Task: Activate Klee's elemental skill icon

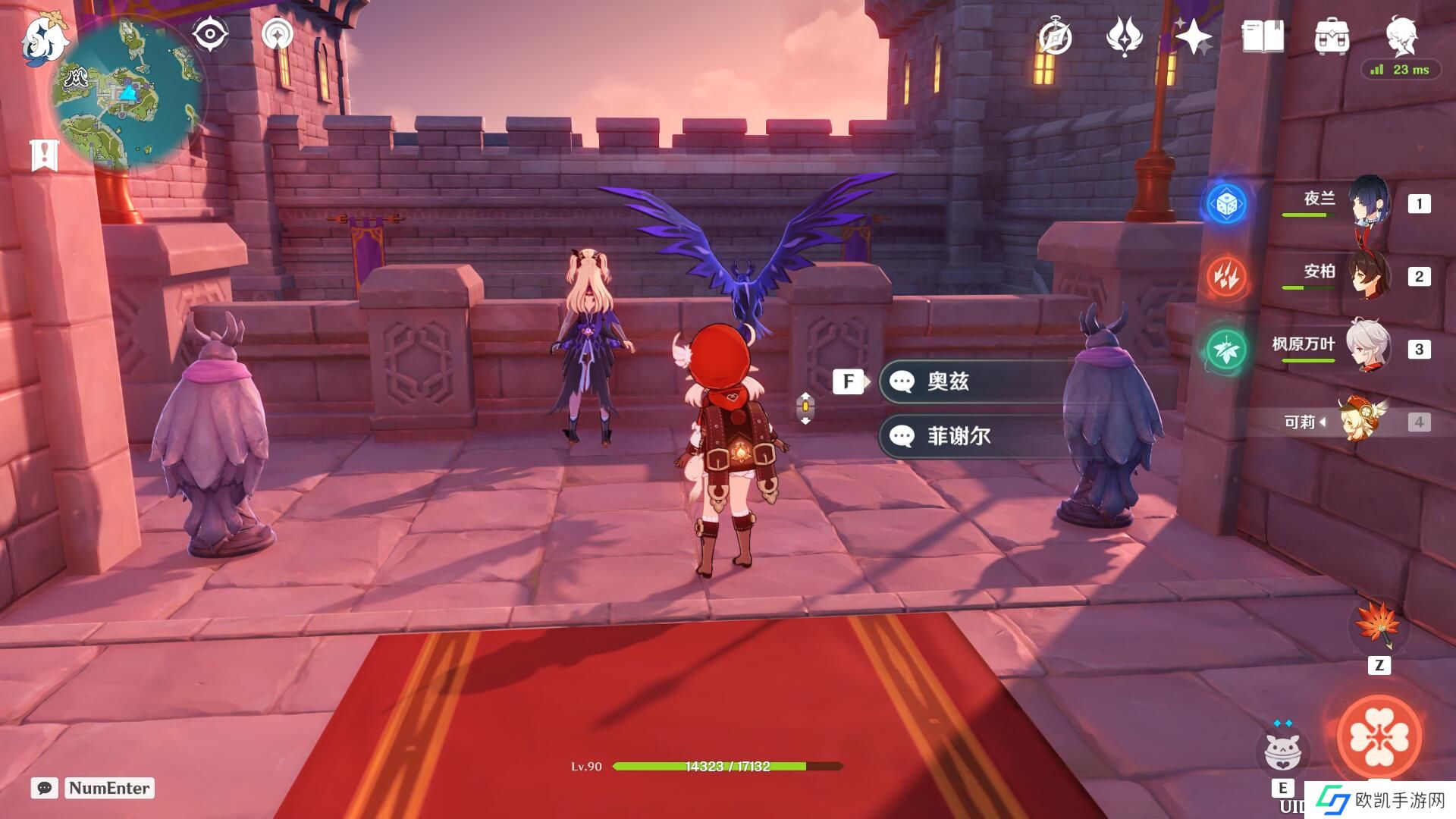Action: [1282, 751]
